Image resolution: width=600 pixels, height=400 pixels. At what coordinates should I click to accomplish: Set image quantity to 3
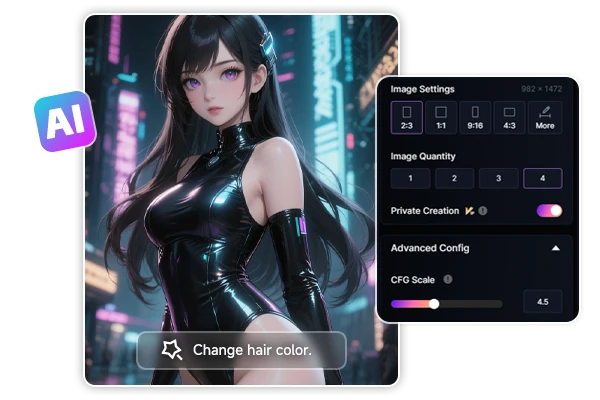pyautogui.click(x=499, y=179)
